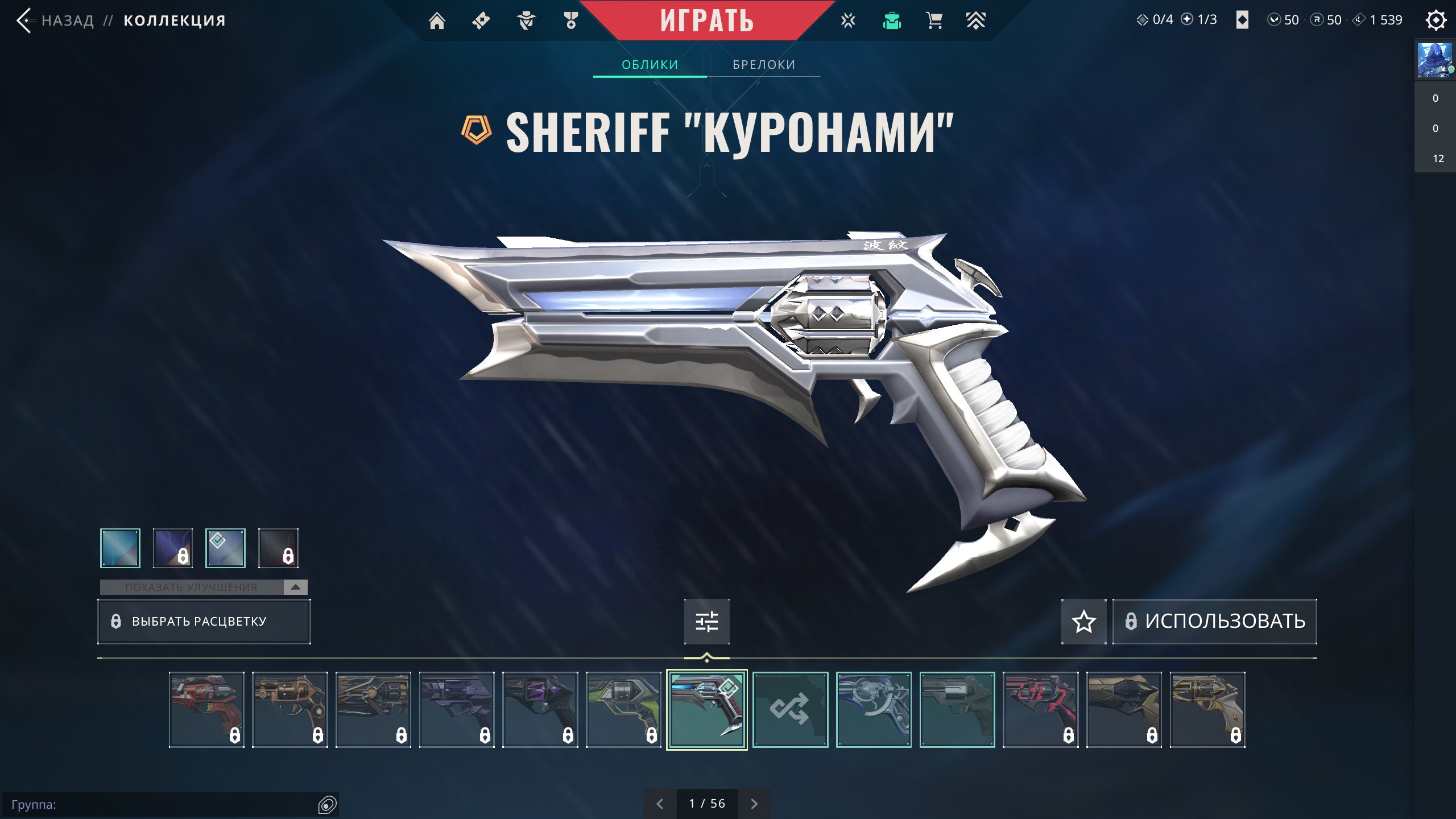
Task: Select the green and yellow Sheriff thumbnail
Action: pos(623,709)
